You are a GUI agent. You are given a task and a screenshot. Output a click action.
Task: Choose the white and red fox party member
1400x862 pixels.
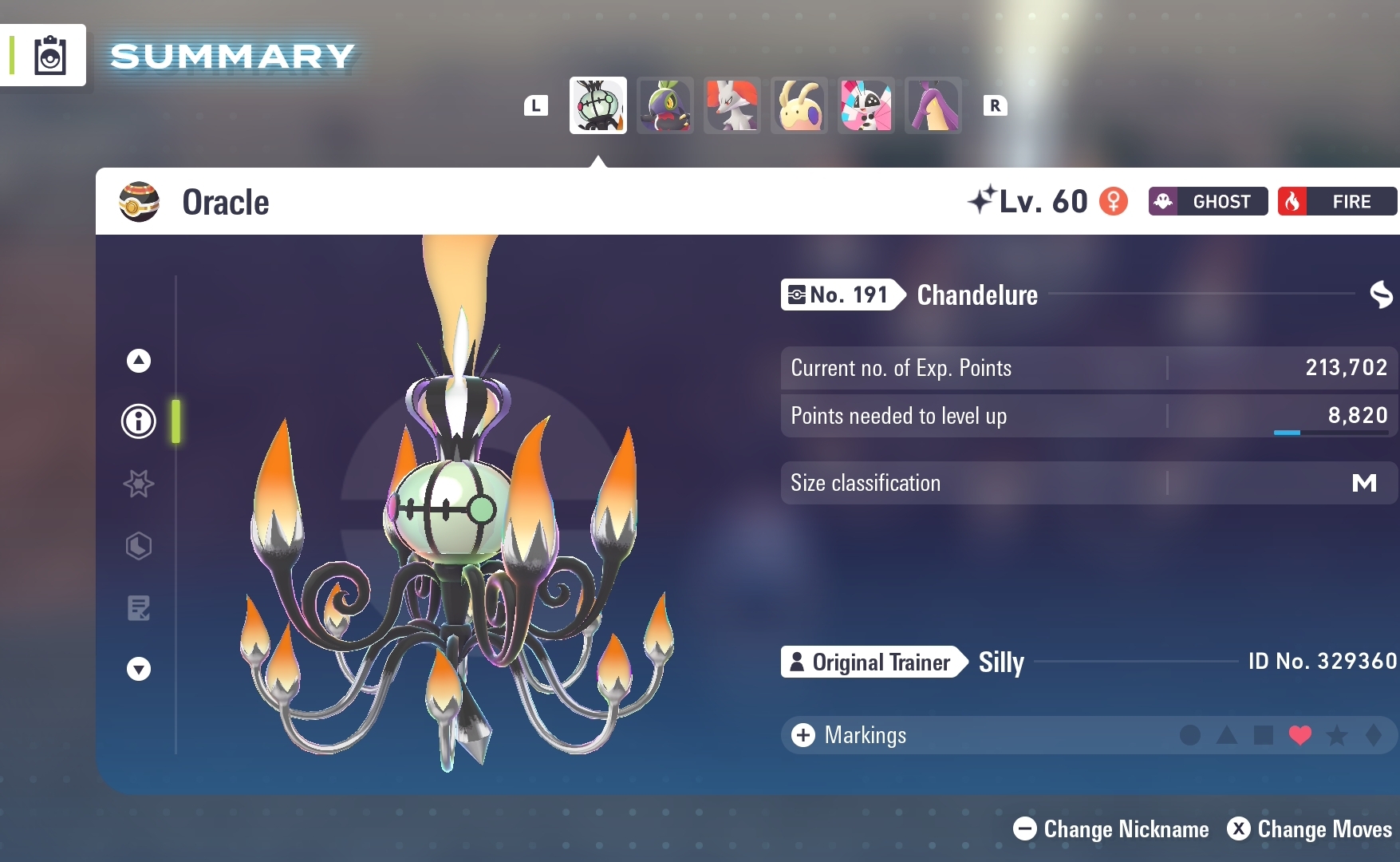click(x=732, y=105)
